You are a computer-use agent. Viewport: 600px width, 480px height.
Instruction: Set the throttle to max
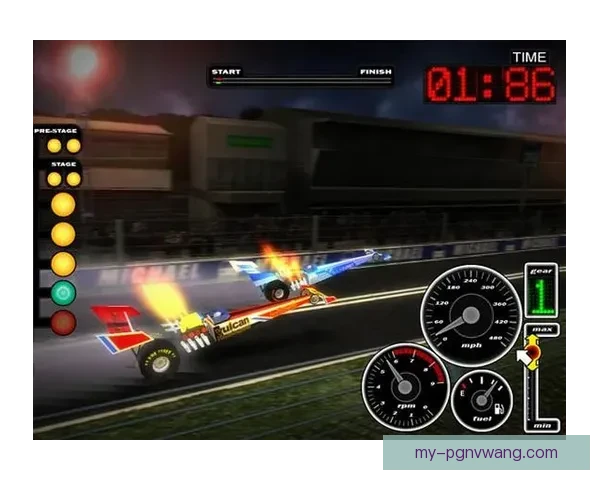543,330
